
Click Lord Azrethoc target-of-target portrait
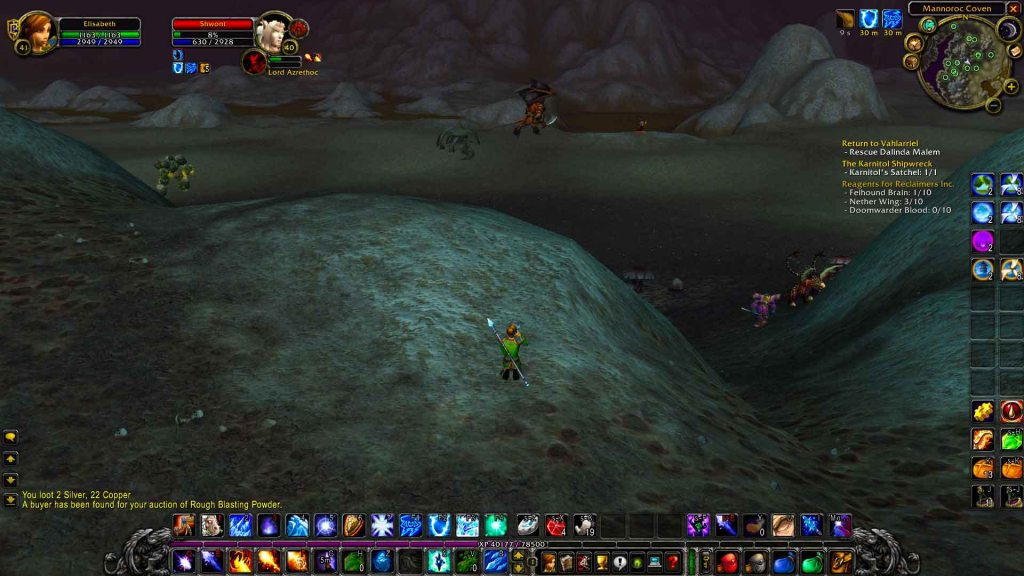click(x=254, y=62)
